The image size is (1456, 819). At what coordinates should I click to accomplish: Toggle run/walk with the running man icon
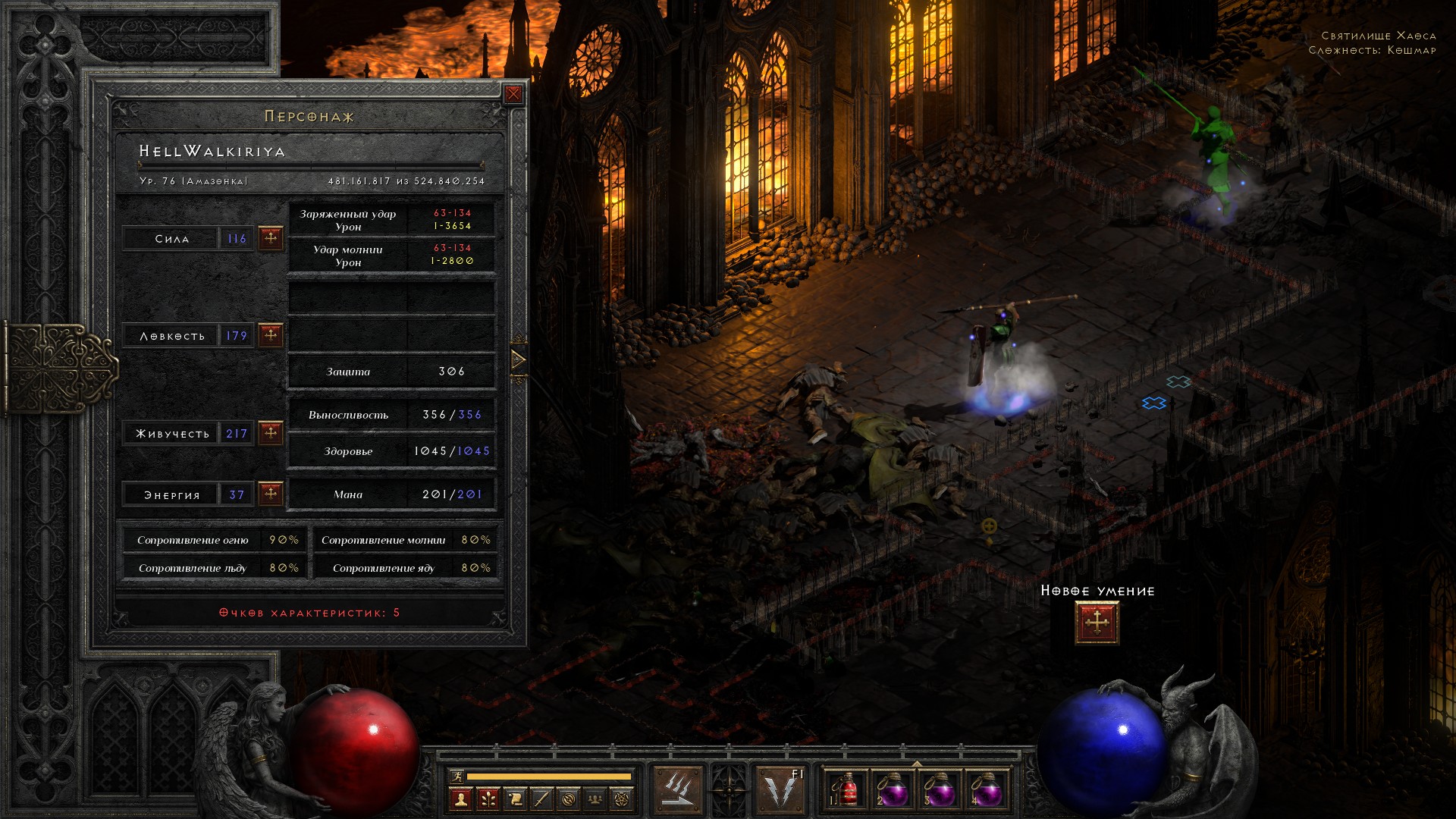(456, 777)
